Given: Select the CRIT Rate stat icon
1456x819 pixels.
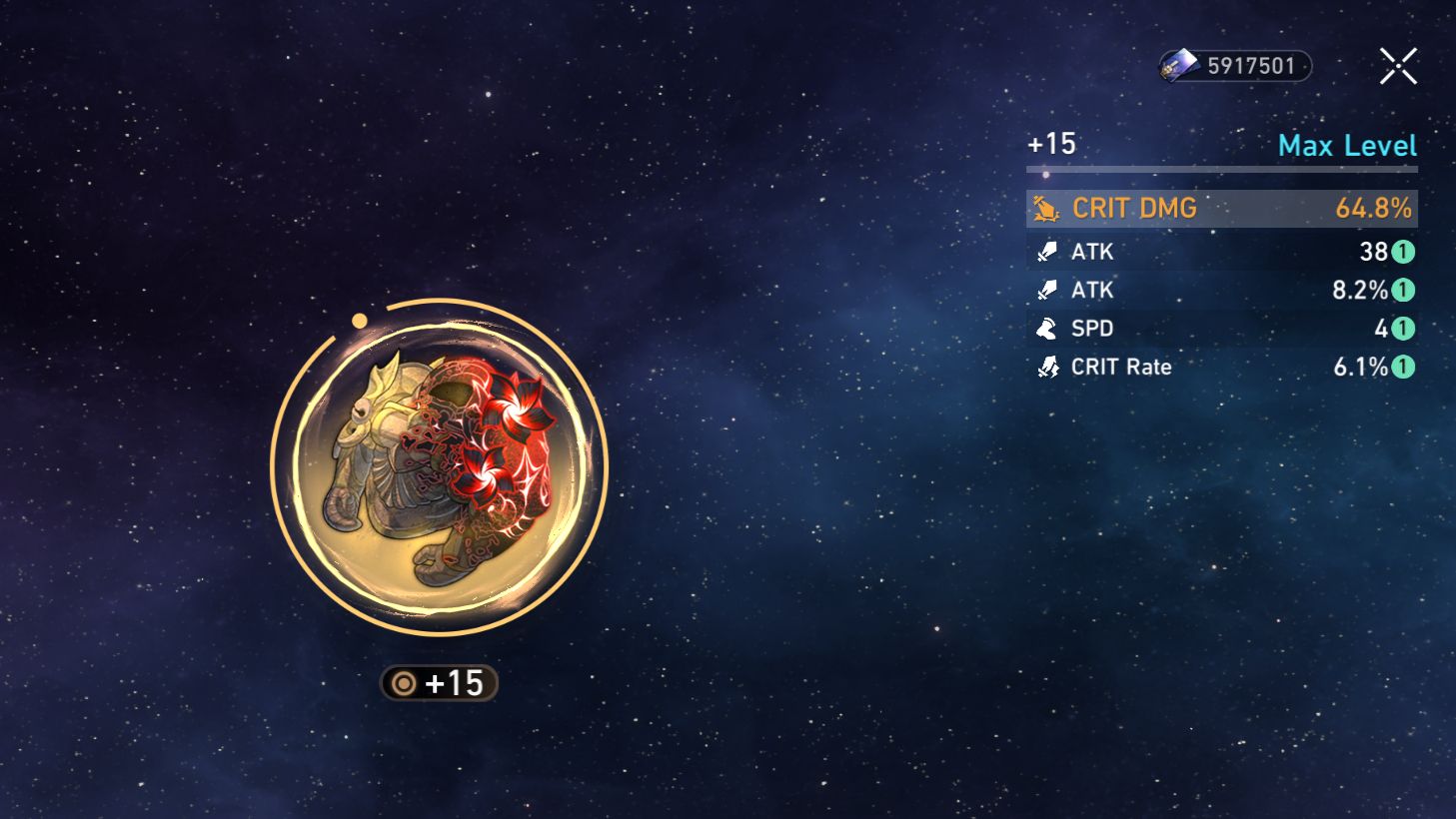Looking at the screenshot, I should pos(1045,367).
